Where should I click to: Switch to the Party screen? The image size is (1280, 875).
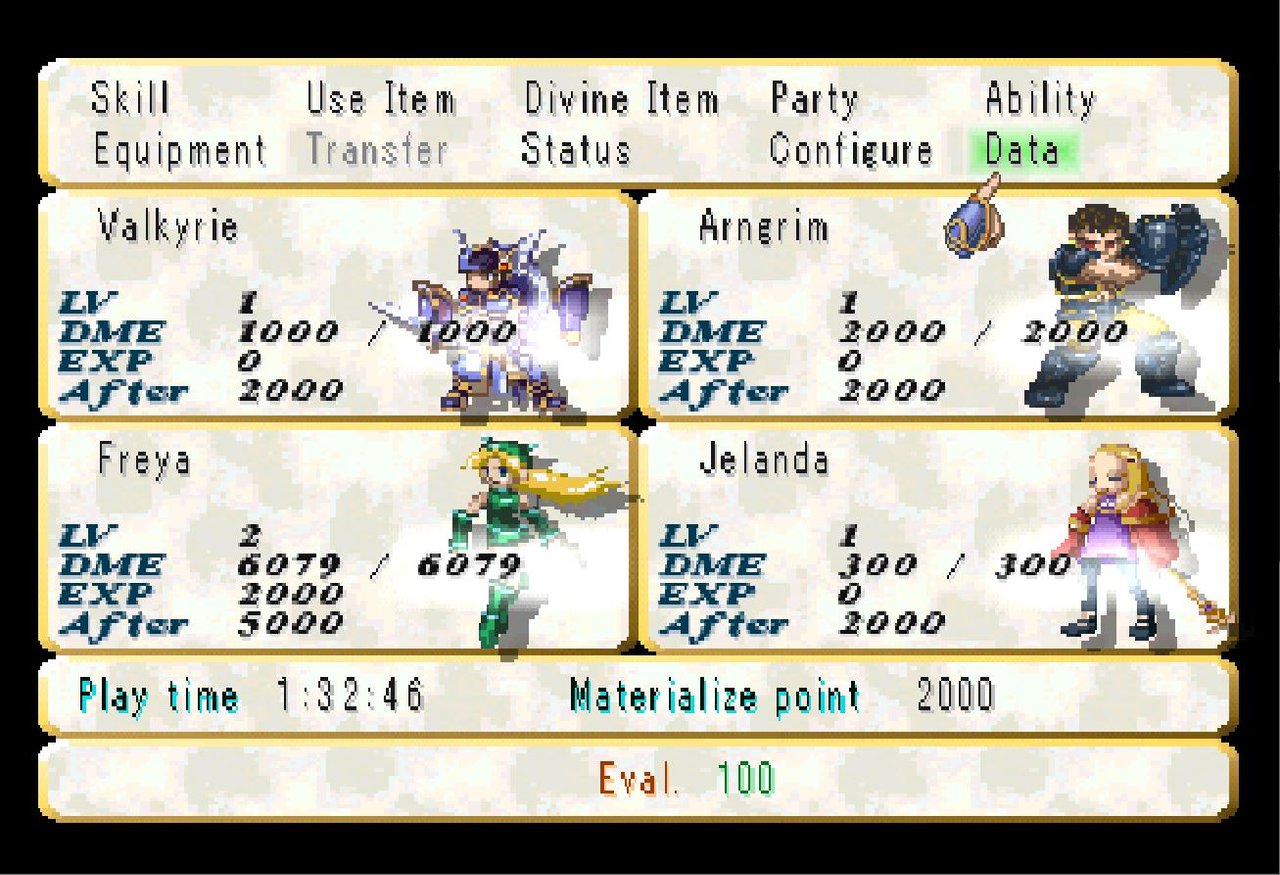(x=813, y=98)
